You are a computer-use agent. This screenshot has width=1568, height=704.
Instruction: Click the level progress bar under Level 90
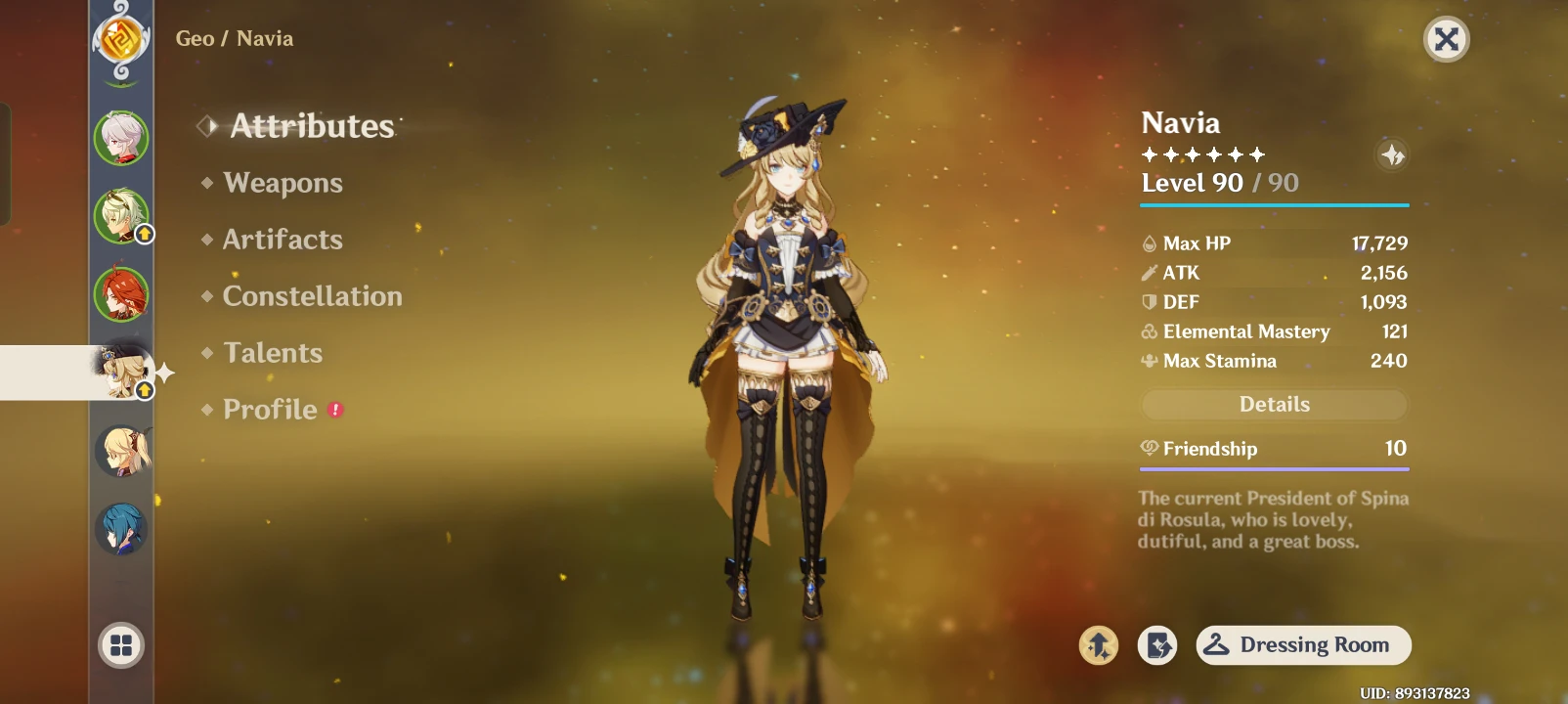(1274, 204)
